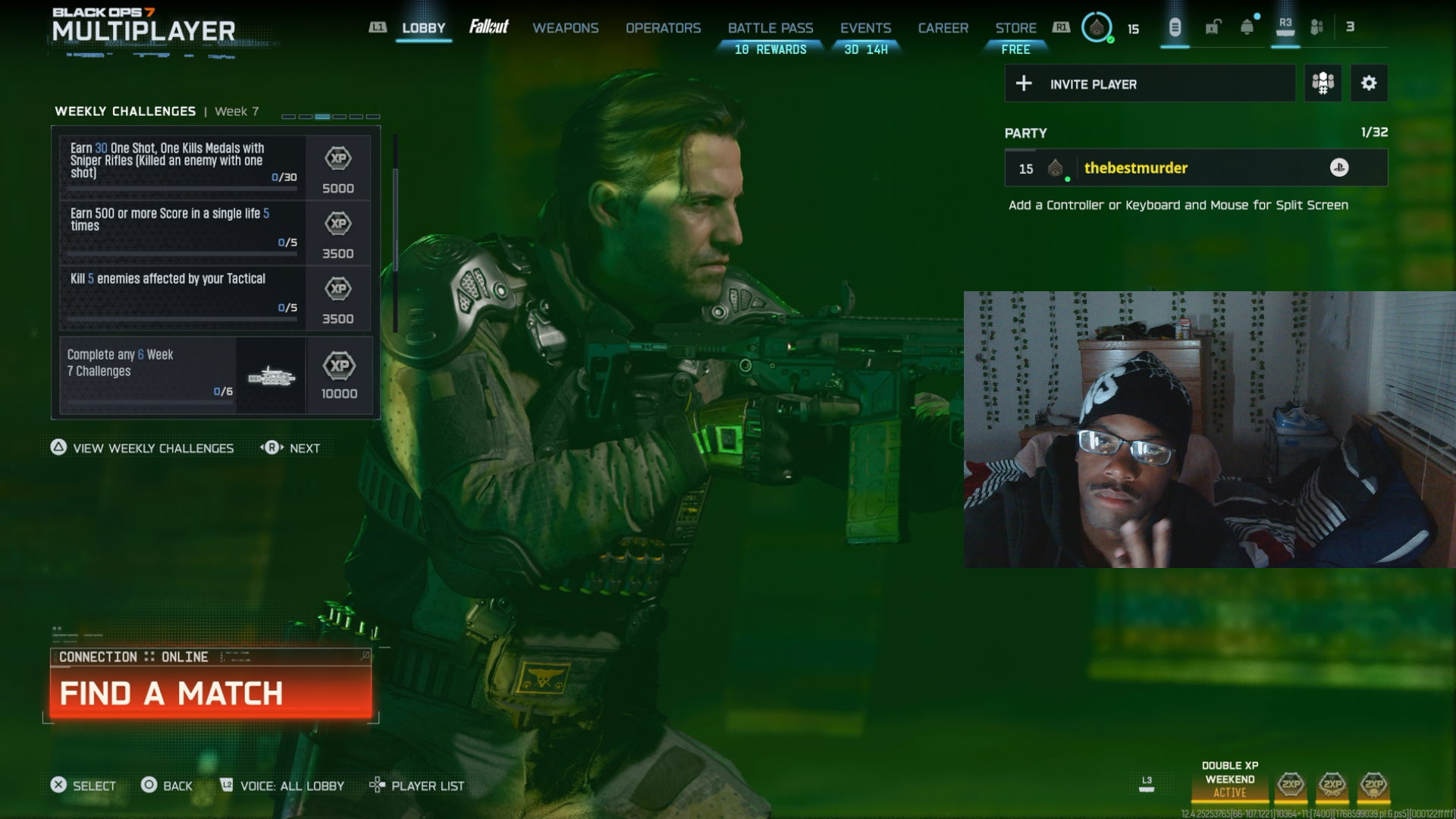Open the featured list icon left of the padlock

(1175, 27)
